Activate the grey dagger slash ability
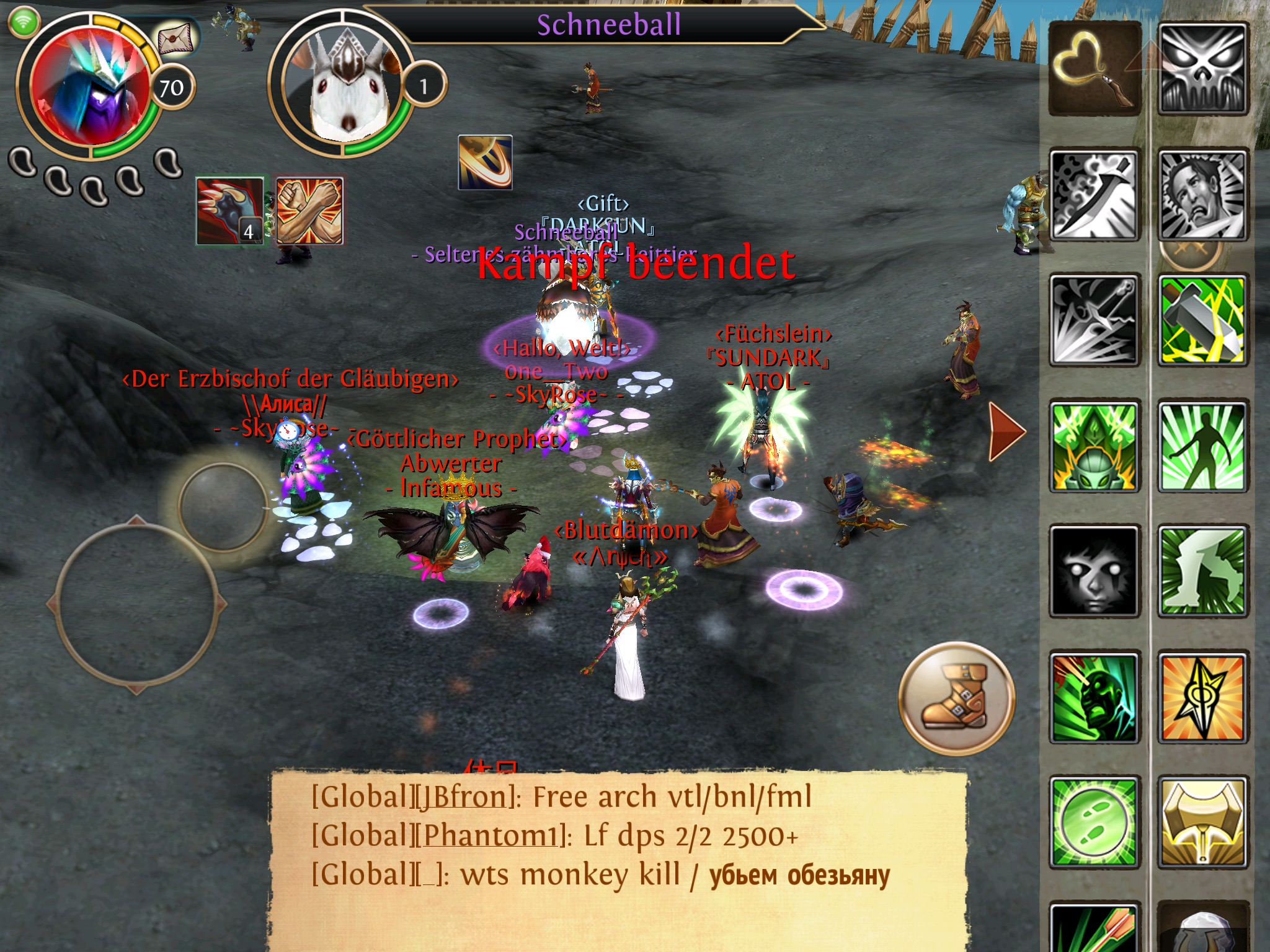 (x=1094, y=195)
